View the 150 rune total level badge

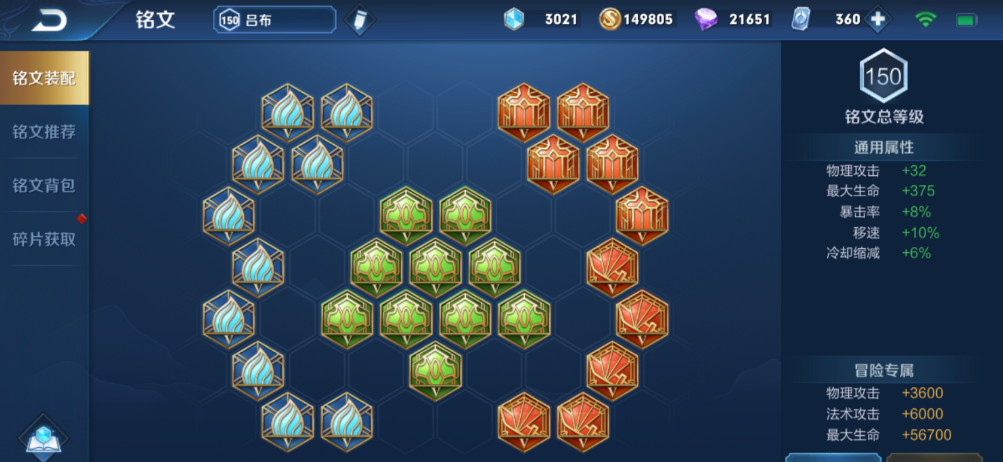(x=883, y=76)
